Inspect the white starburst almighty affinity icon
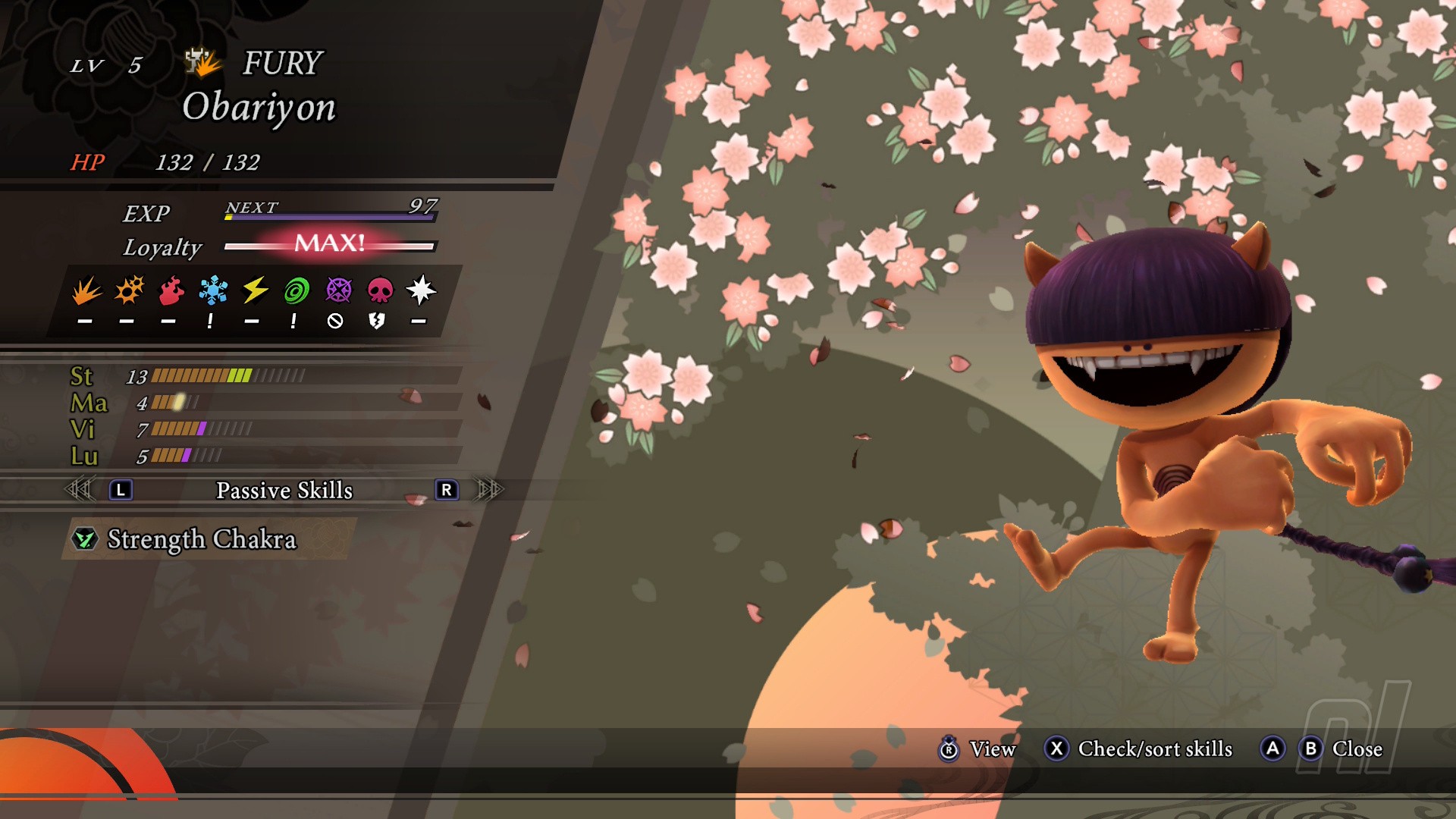Screen dimensions: 1456x819 (421, 290)
